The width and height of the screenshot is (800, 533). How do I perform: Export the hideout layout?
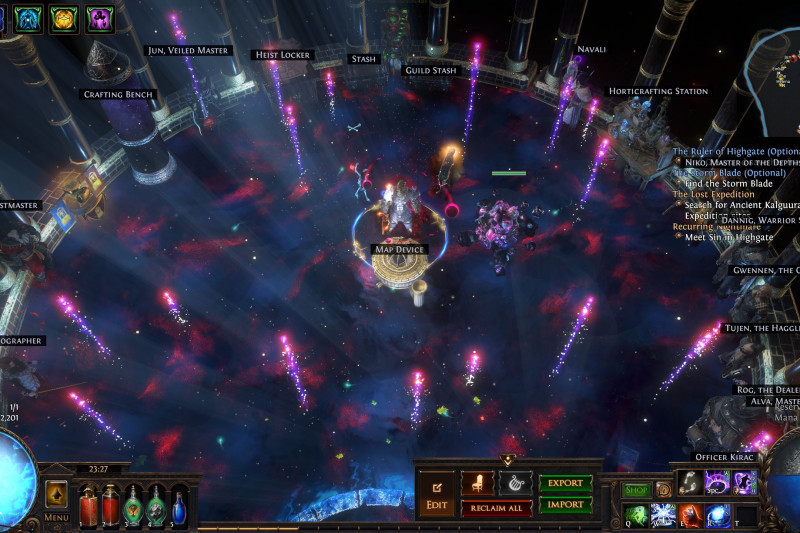point(567,483)
